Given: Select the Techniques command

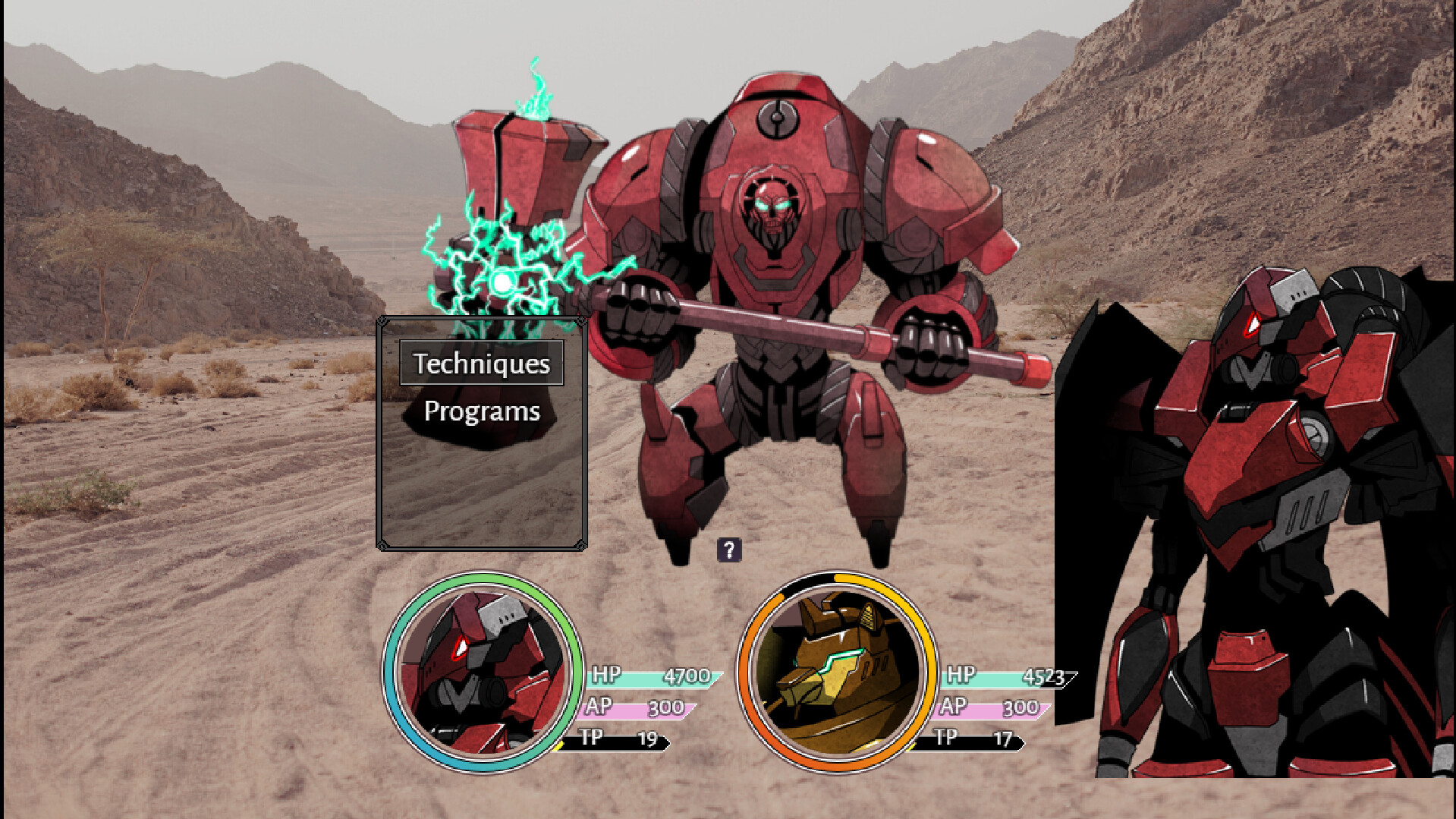Looking at the screenshot, I should (482, 364).
